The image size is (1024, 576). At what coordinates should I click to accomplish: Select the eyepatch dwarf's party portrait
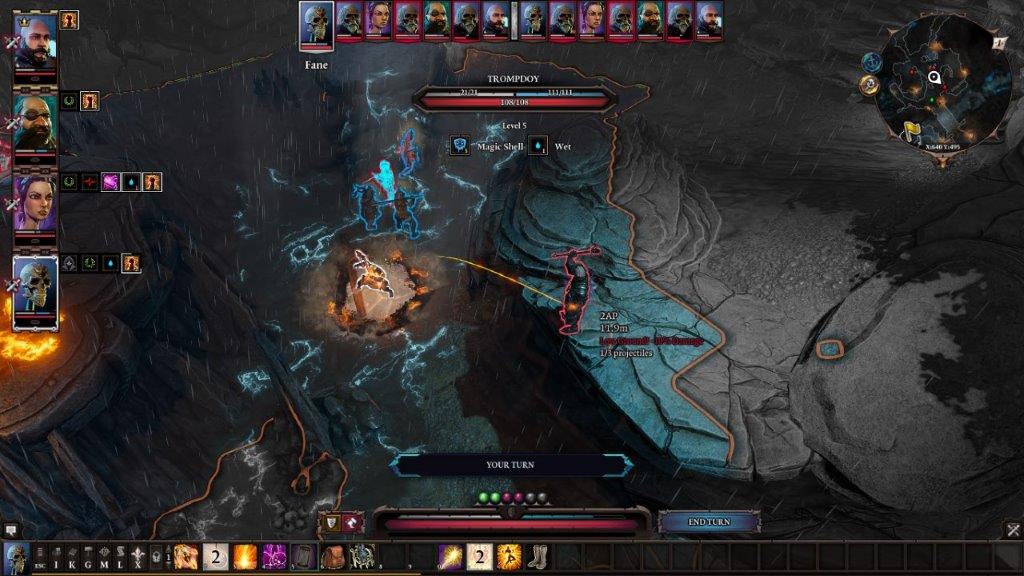tap(35, 123)
